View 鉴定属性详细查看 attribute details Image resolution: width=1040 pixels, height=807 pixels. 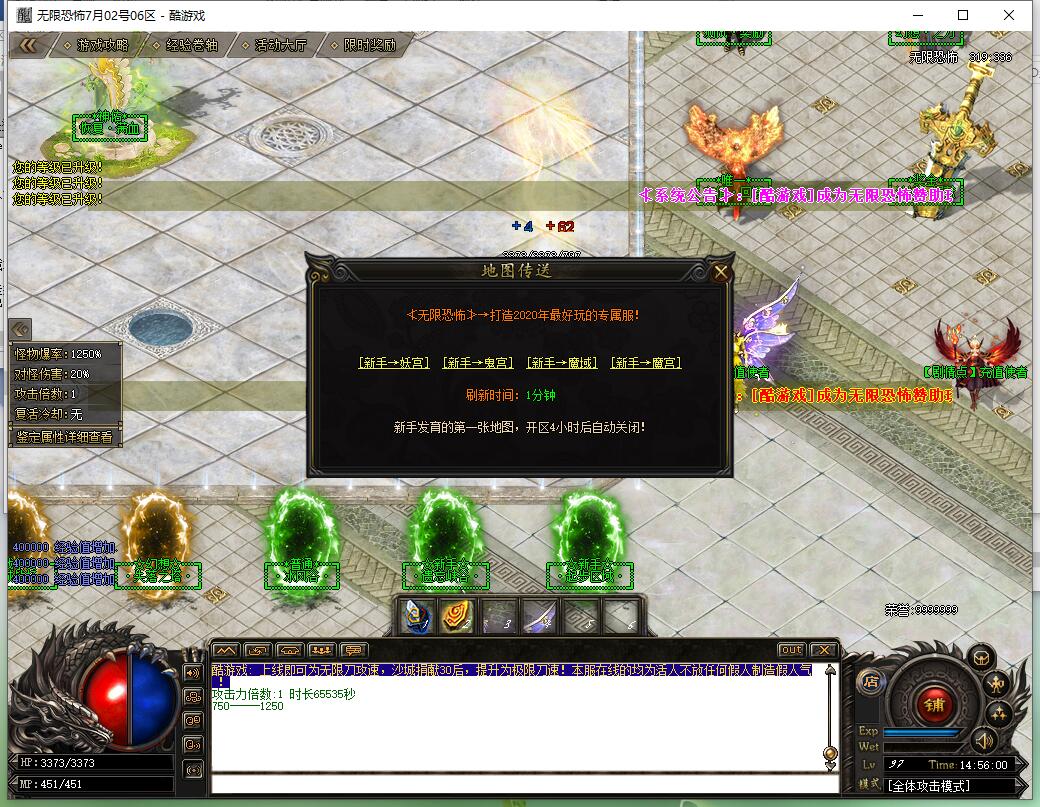click(x=66, y=437)
